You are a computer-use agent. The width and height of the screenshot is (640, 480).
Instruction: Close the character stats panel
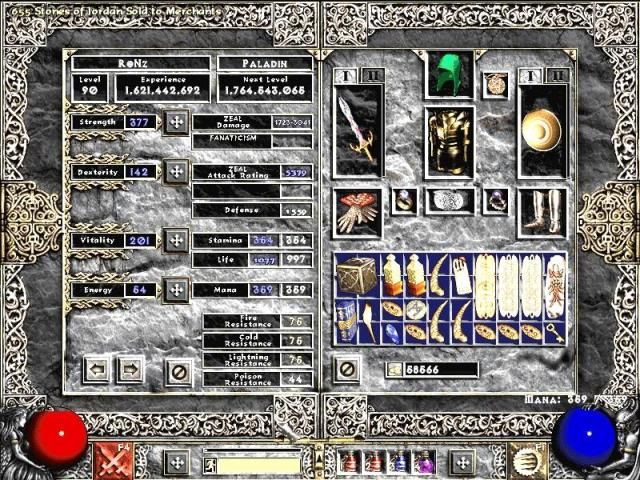coord(180,369)
